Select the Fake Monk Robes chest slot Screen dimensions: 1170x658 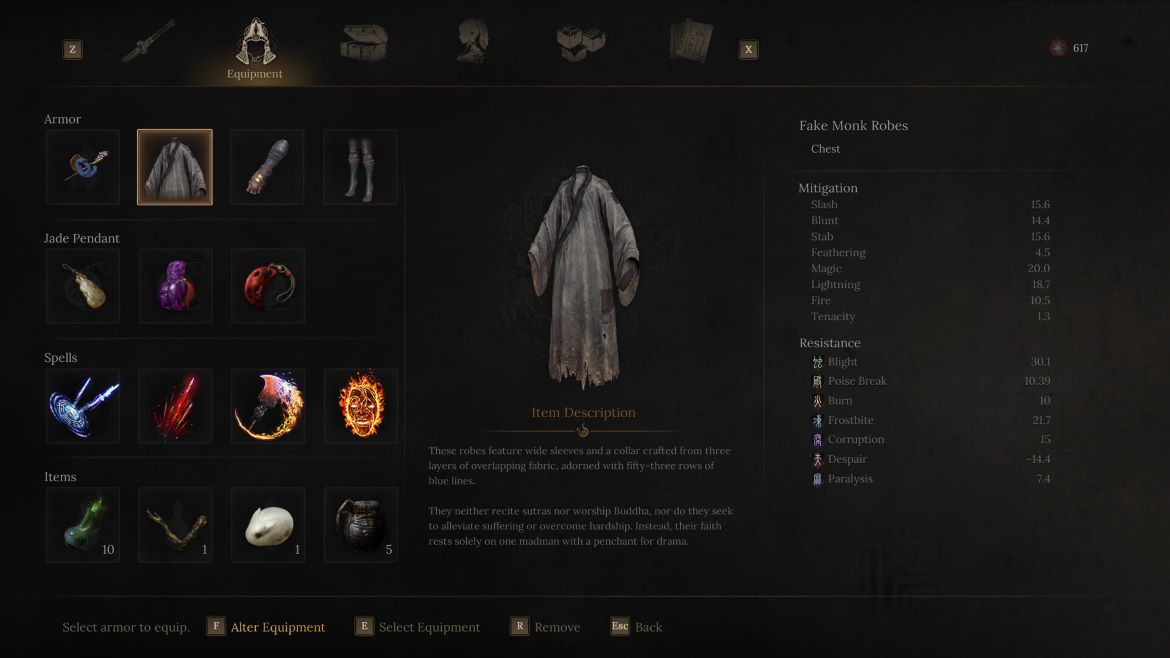point(175,167)
